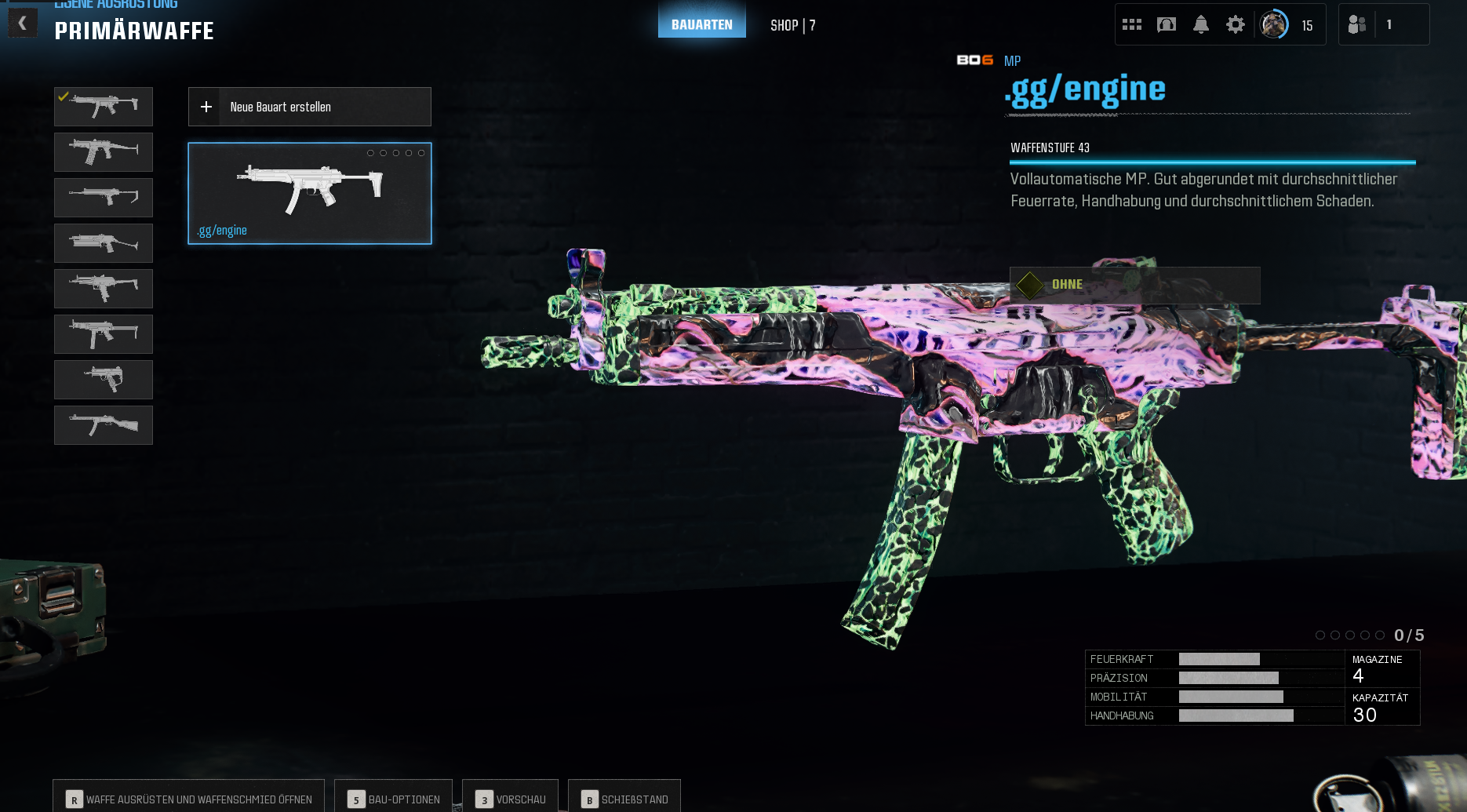The image size is (1467, 812).
Task: Open settings with the gear icon
Action: (x=1235, y=25)
